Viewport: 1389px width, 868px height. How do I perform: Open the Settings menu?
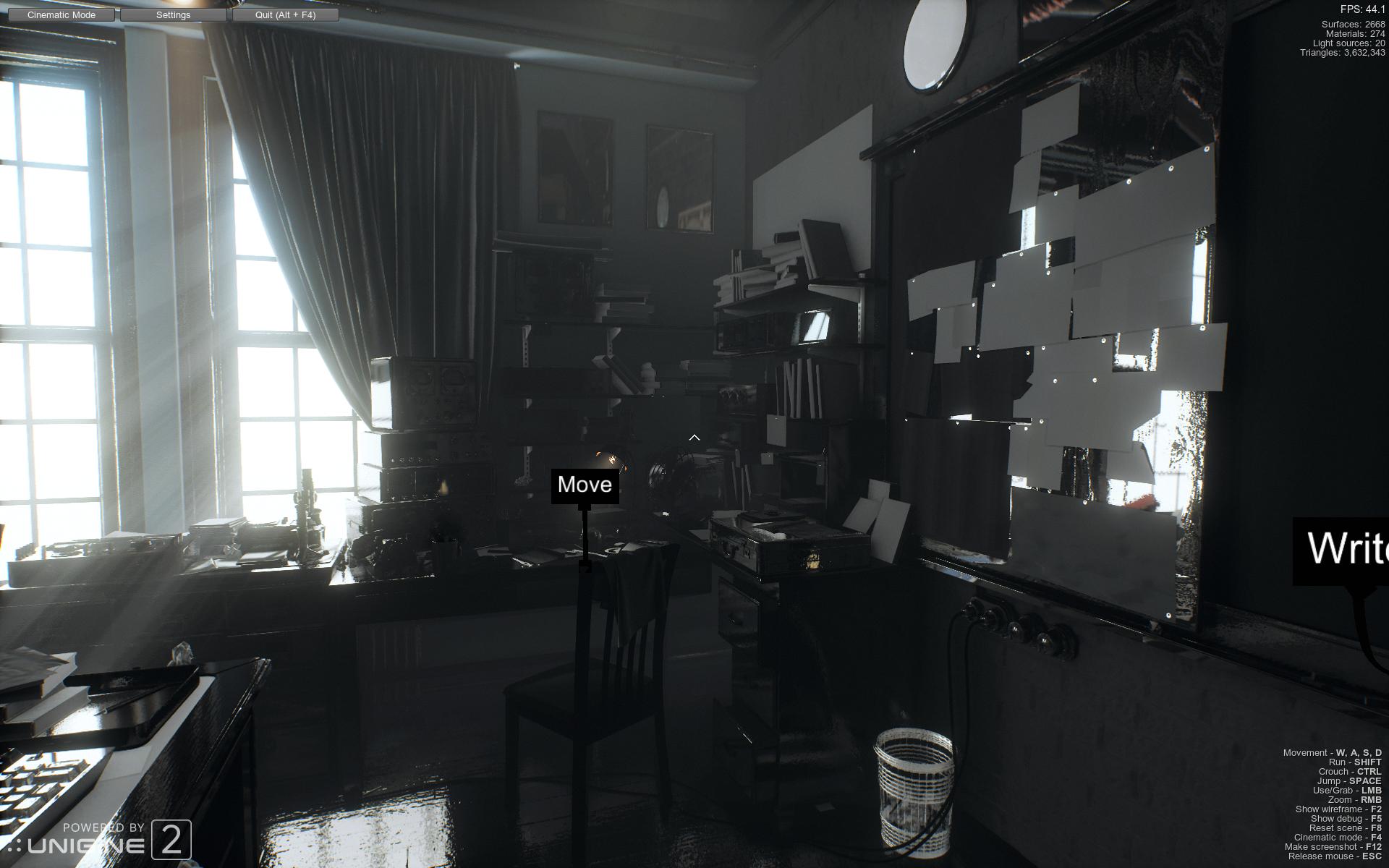173,14
